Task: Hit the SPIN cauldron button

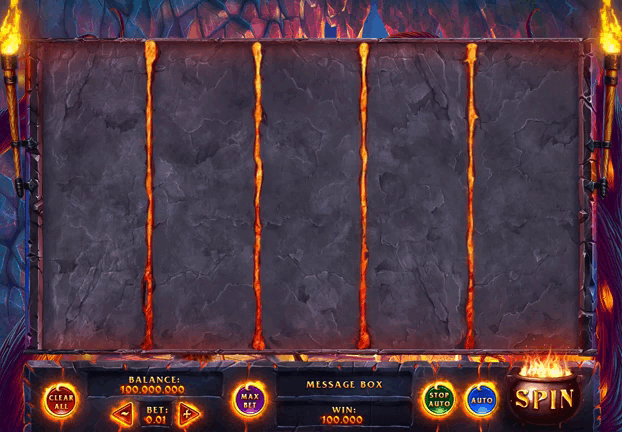Action: [544, 398]
